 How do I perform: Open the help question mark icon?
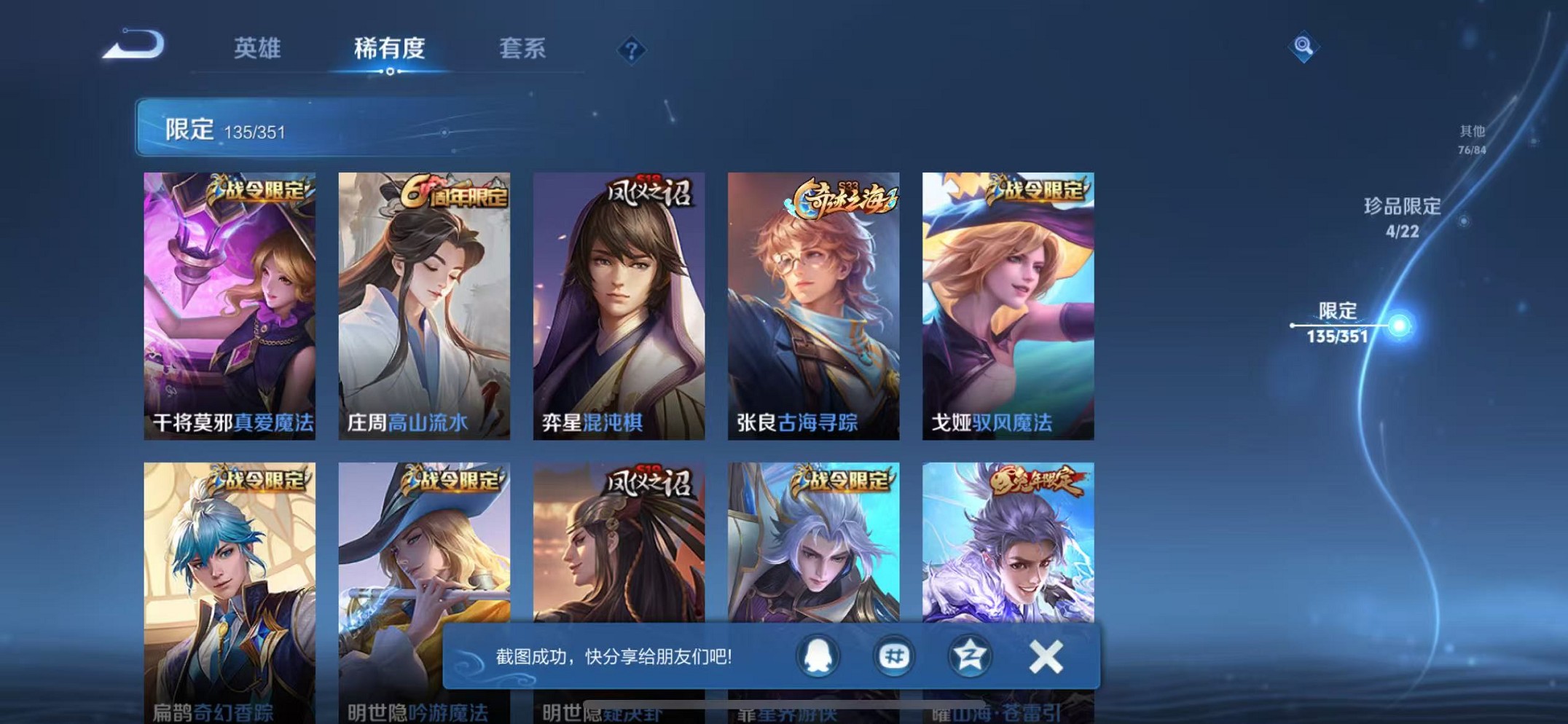pyautogui.click(x=631, y=50)
